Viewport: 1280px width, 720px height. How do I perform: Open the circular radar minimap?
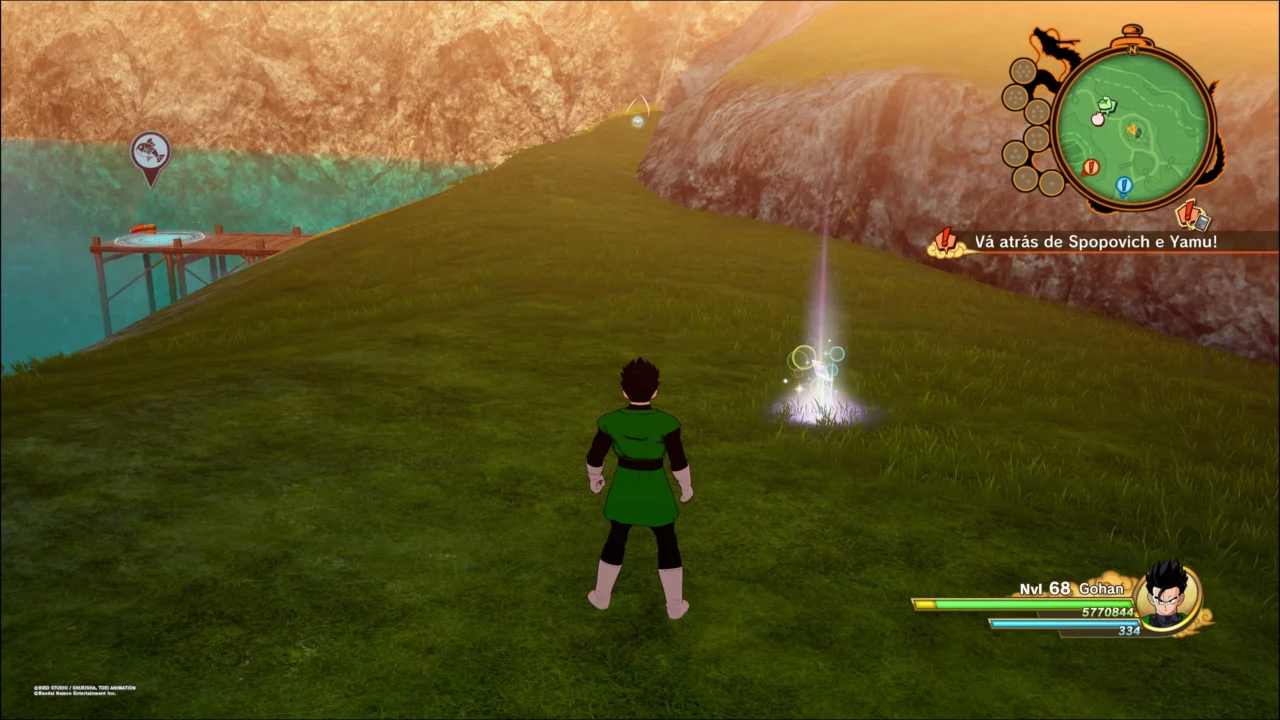pyautogui.click(x=1133, y=127)
